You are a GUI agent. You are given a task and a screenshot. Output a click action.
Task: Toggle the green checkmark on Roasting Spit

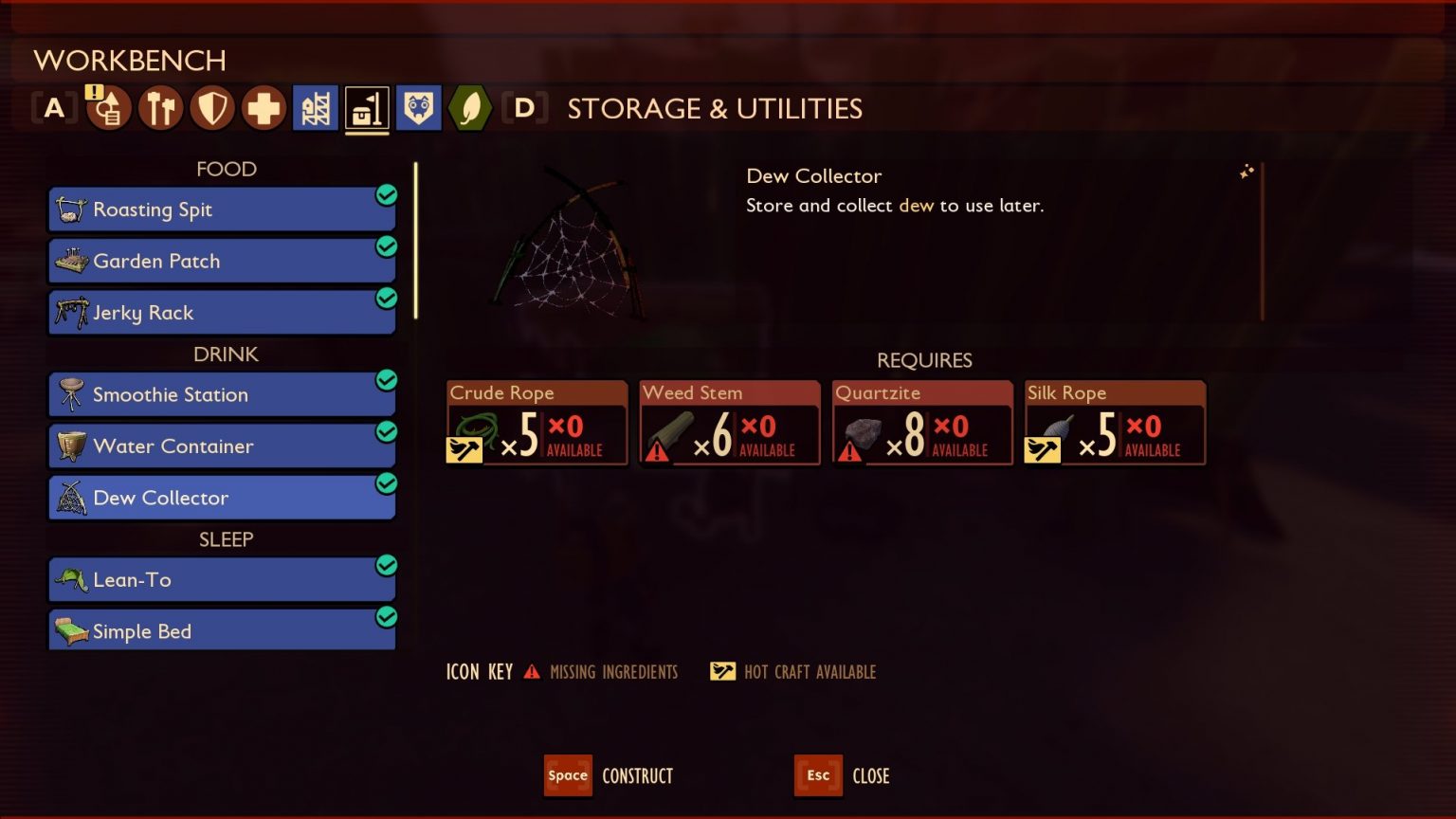pyautogui.click(x=387, y=194)
